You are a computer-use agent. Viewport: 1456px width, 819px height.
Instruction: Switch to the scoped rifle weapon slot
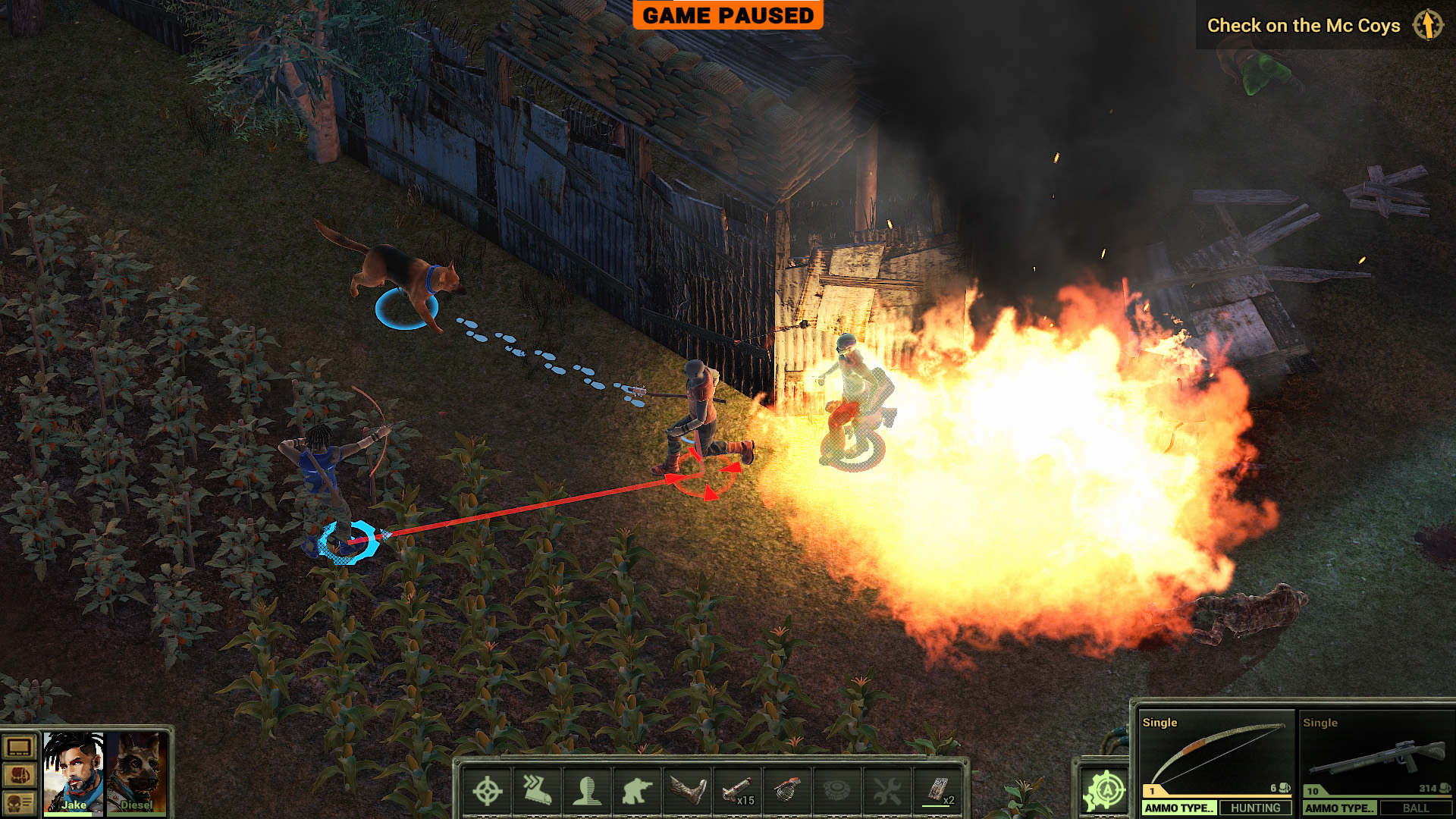pos(1376,753)
